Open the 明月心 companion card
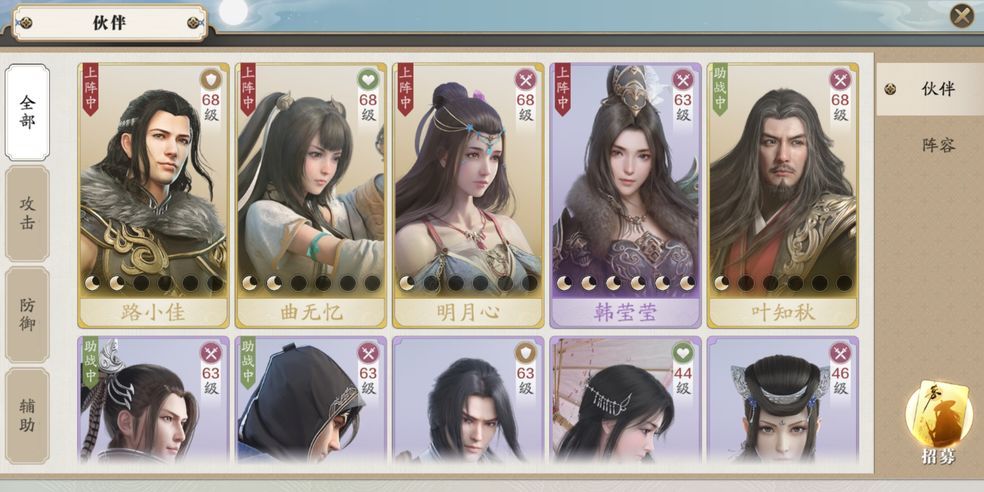984x492 pixels. tap(468, 195)
